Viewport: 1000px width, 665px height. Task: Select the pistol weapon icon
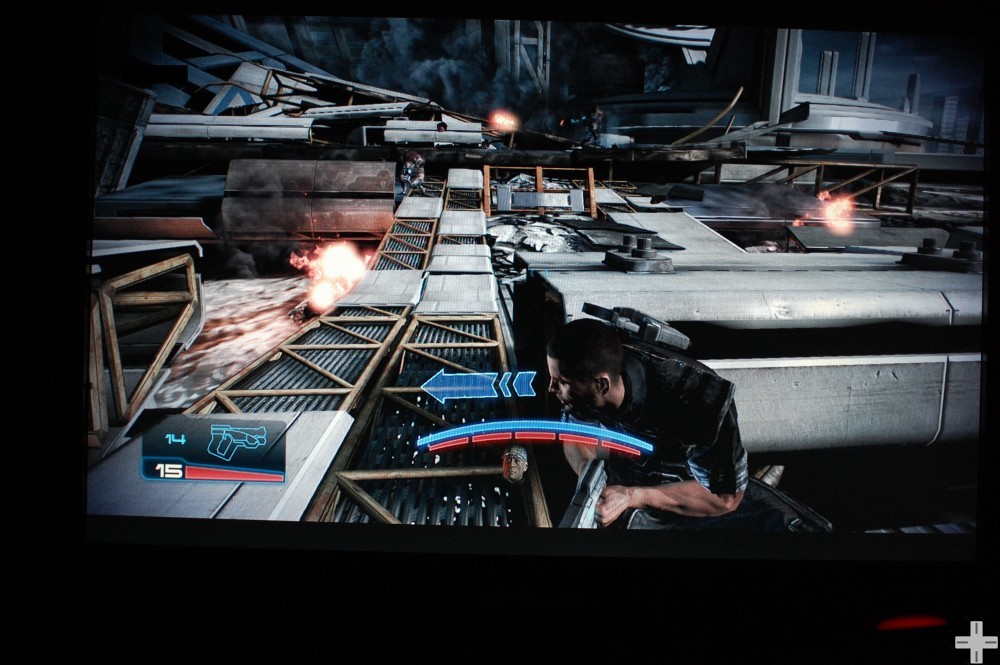(236, 440)
